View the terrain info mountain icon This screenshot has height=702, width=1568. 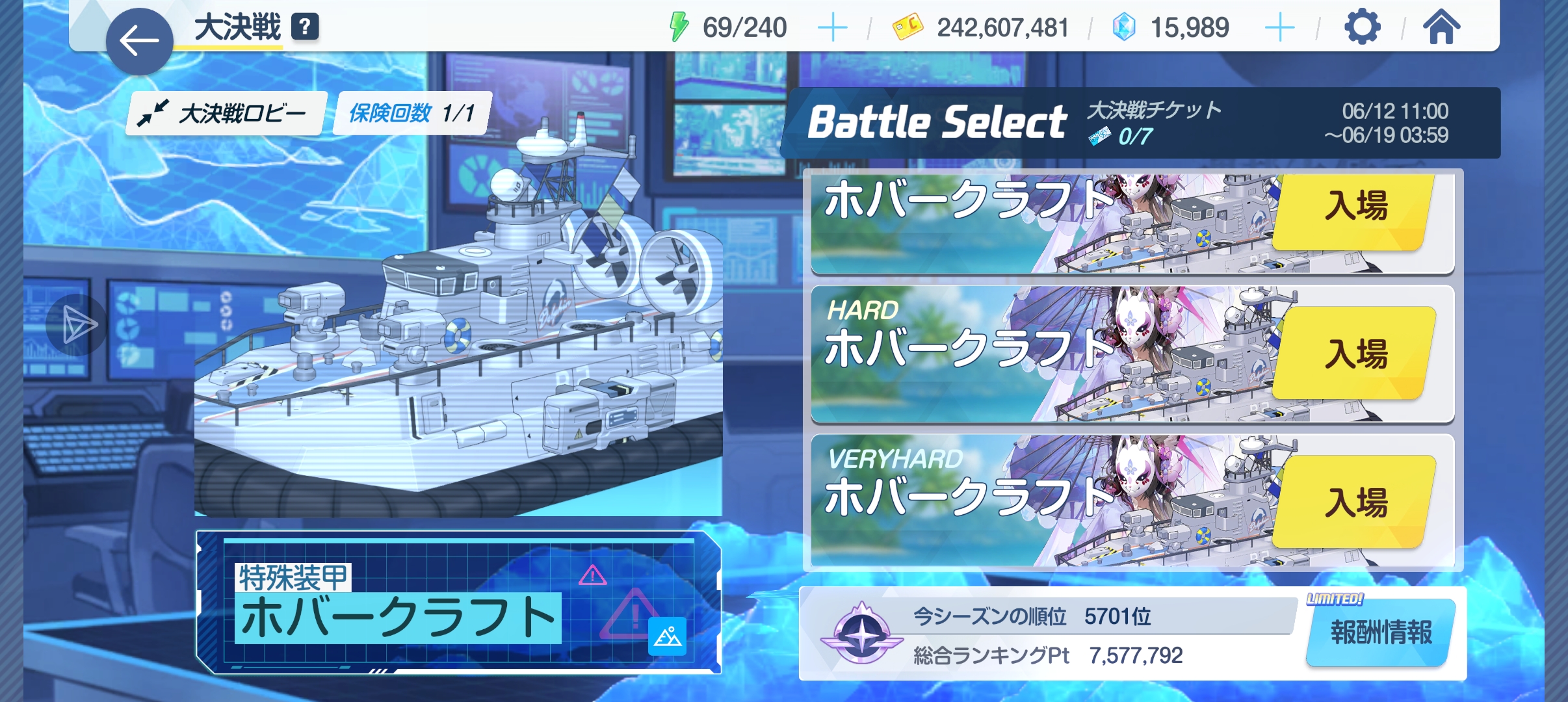click(667, 636)
